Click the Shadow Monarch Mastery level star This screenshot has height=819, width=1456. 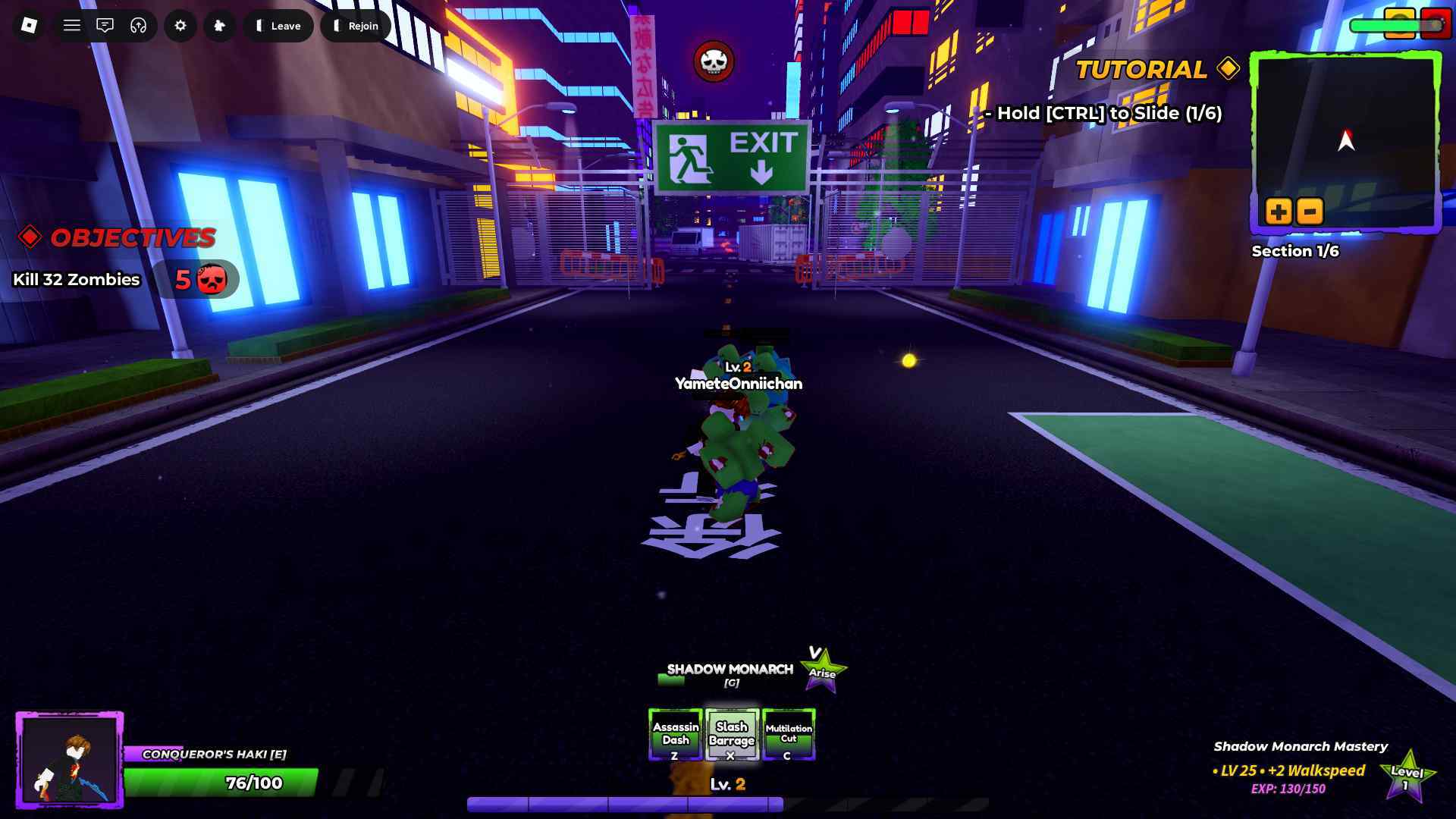click(1407, 775)
